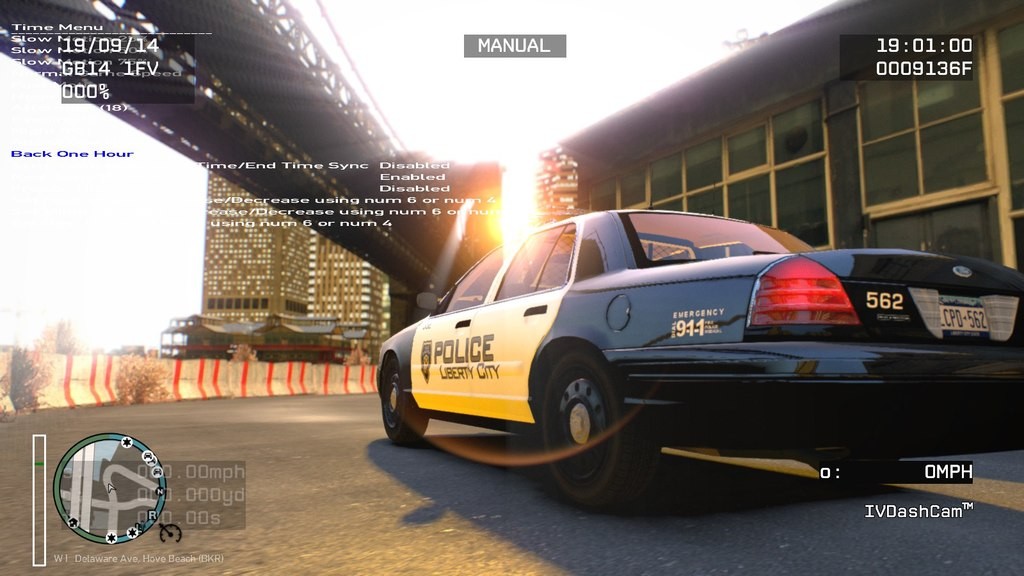Click the north N marker on the radar

160,492
